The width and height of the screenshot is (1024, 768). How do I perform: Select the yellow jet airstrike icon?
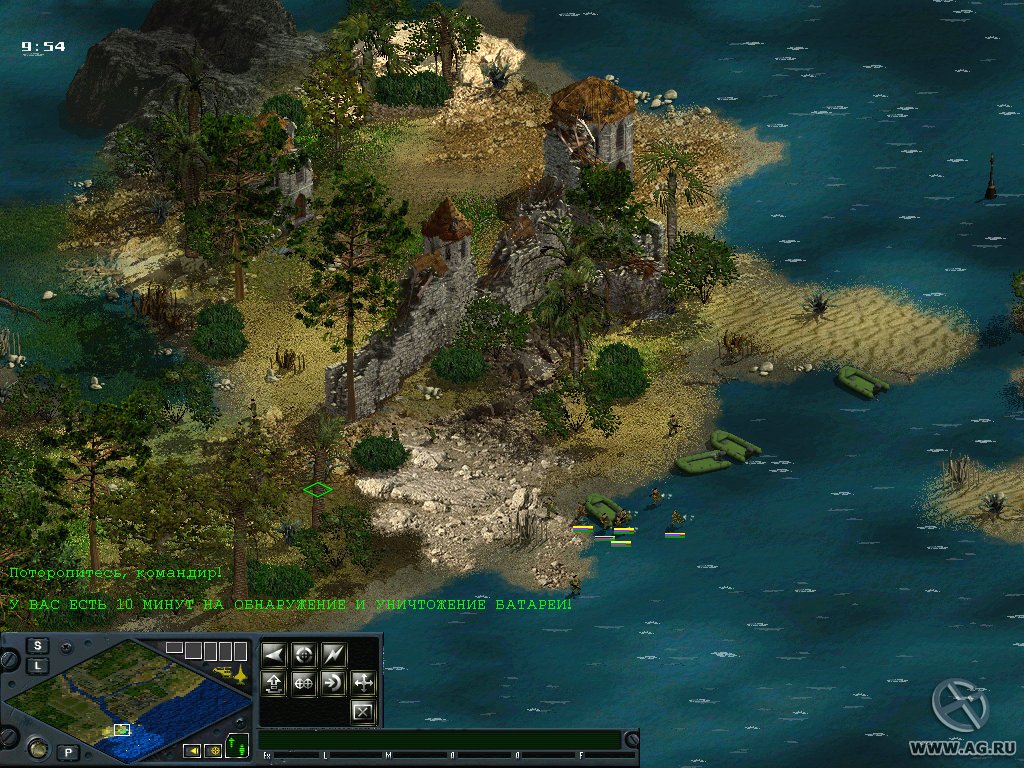[x=240, y=671]
